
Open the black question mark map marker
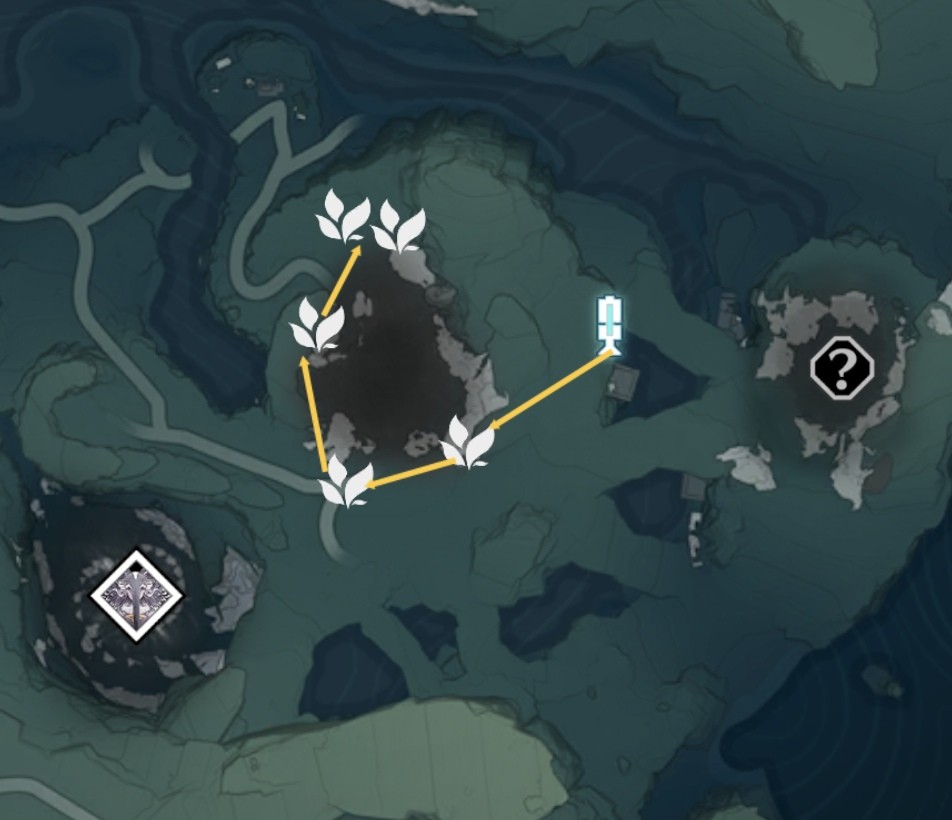[841, 368]
